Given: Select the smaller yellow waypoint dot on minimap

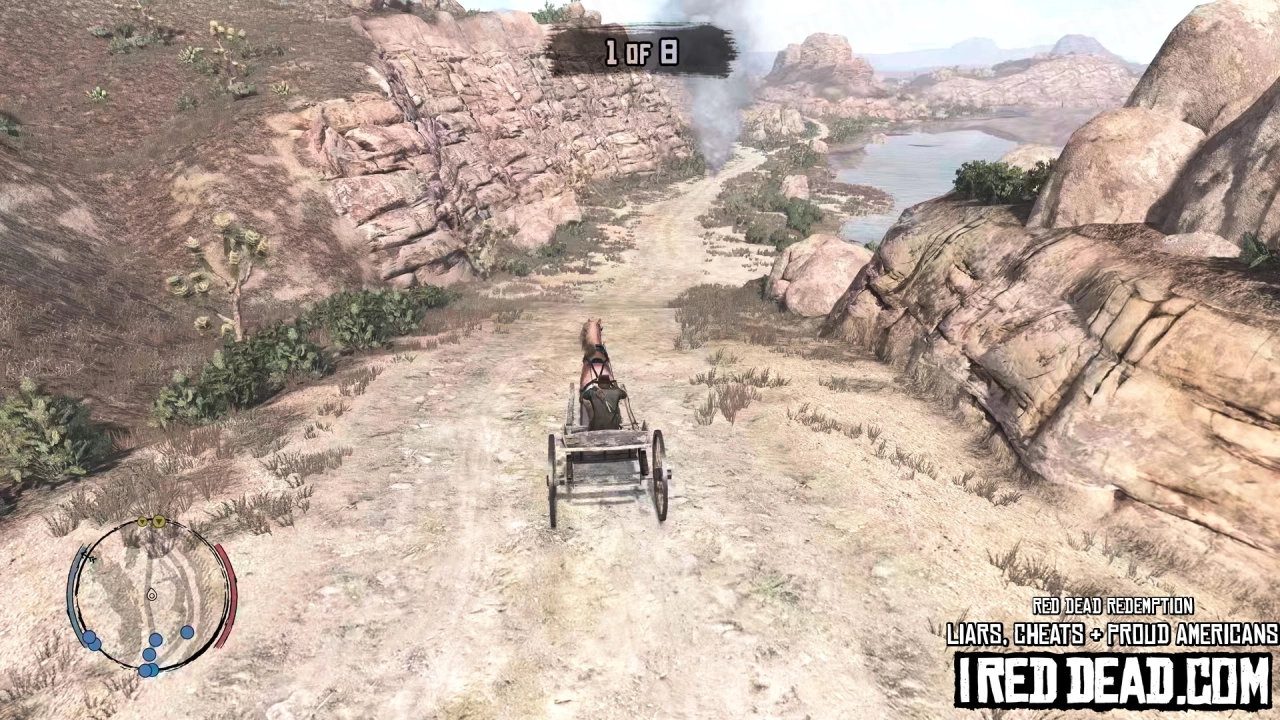Looking at the screenshot, I should (142, 521).
